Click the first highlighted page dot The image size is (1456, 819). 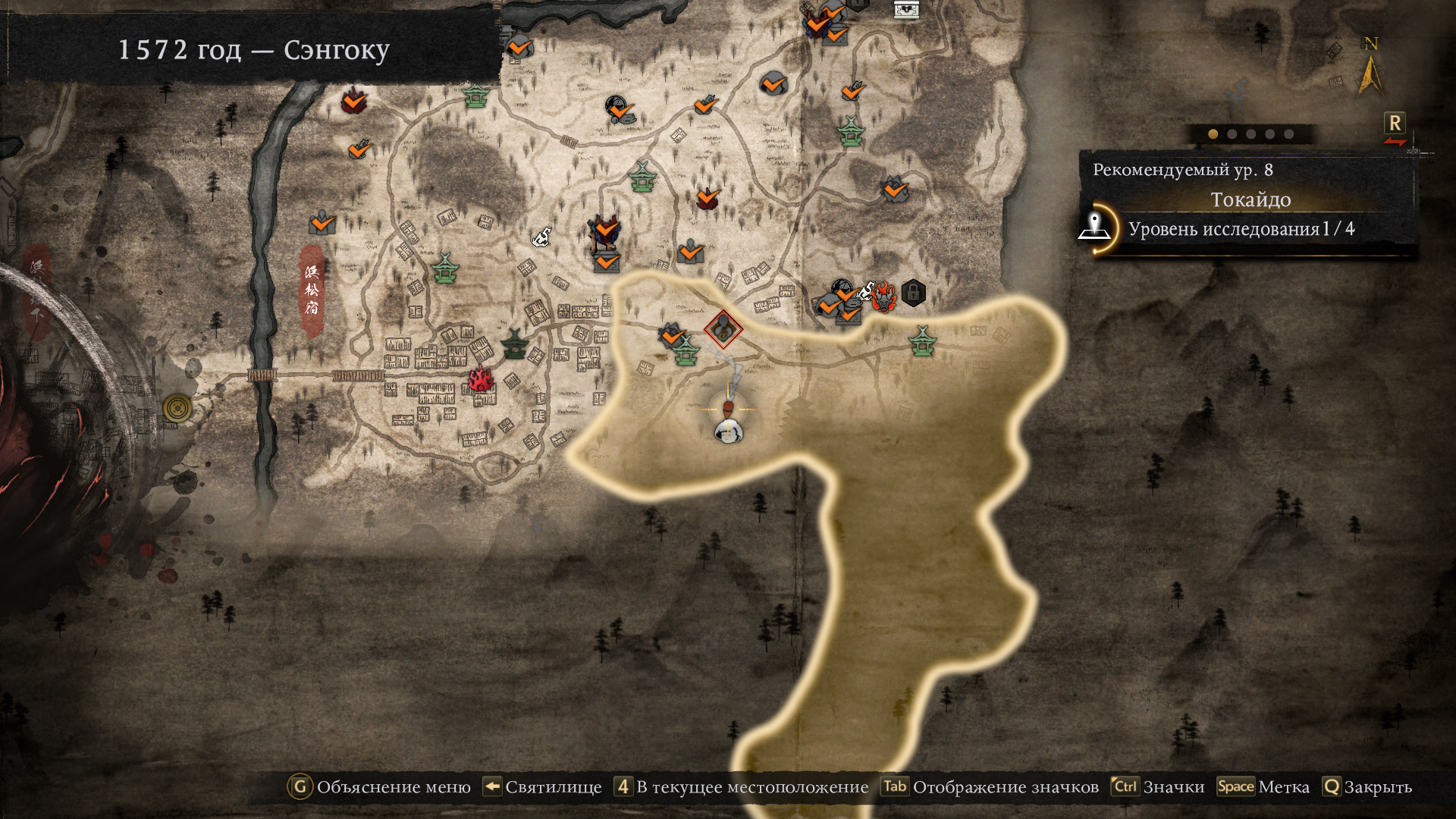pyautogui.click(x=1213, y=134)
